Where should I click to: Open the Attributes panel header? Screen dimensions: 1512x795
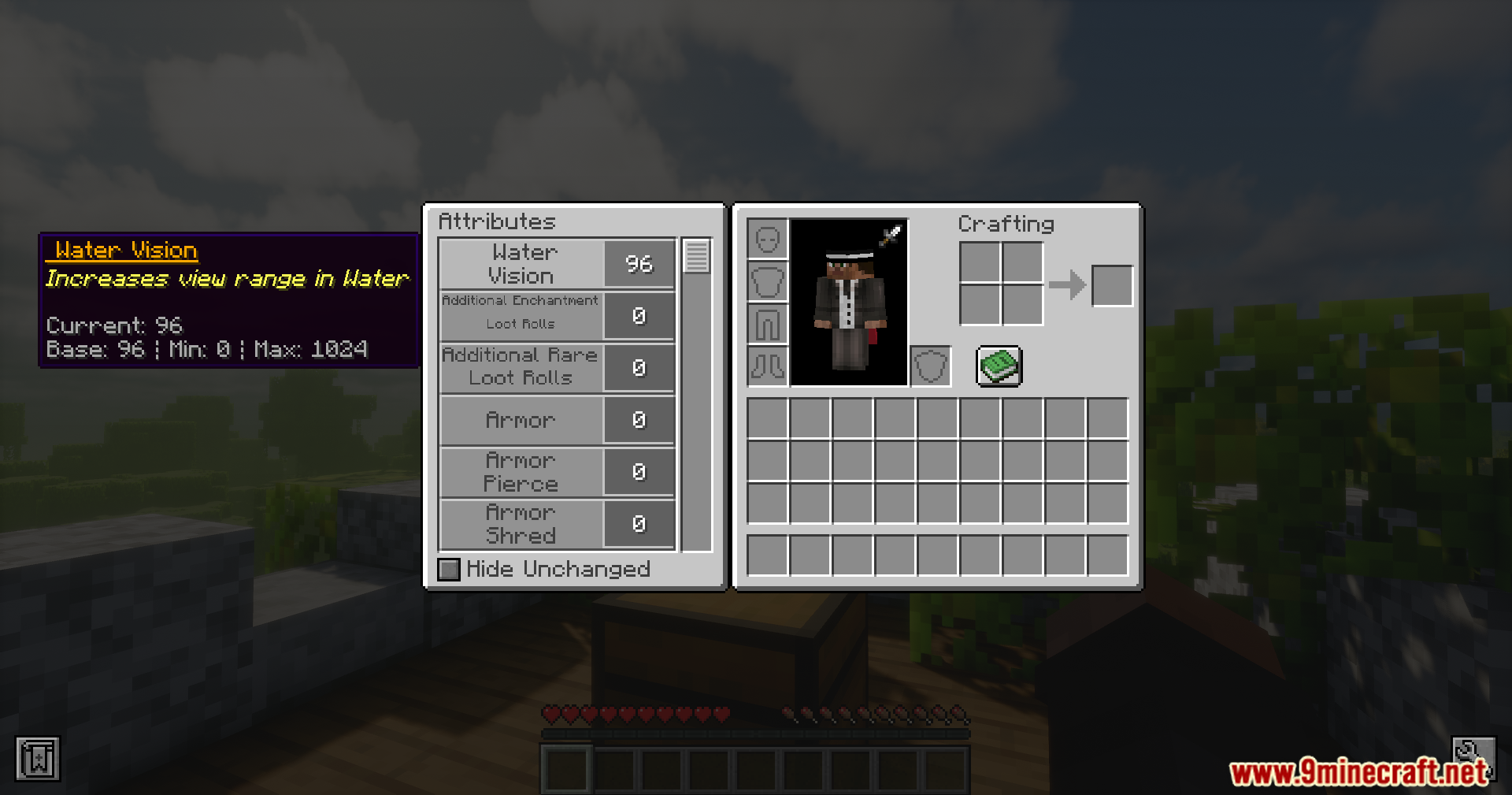coord(496,221)
